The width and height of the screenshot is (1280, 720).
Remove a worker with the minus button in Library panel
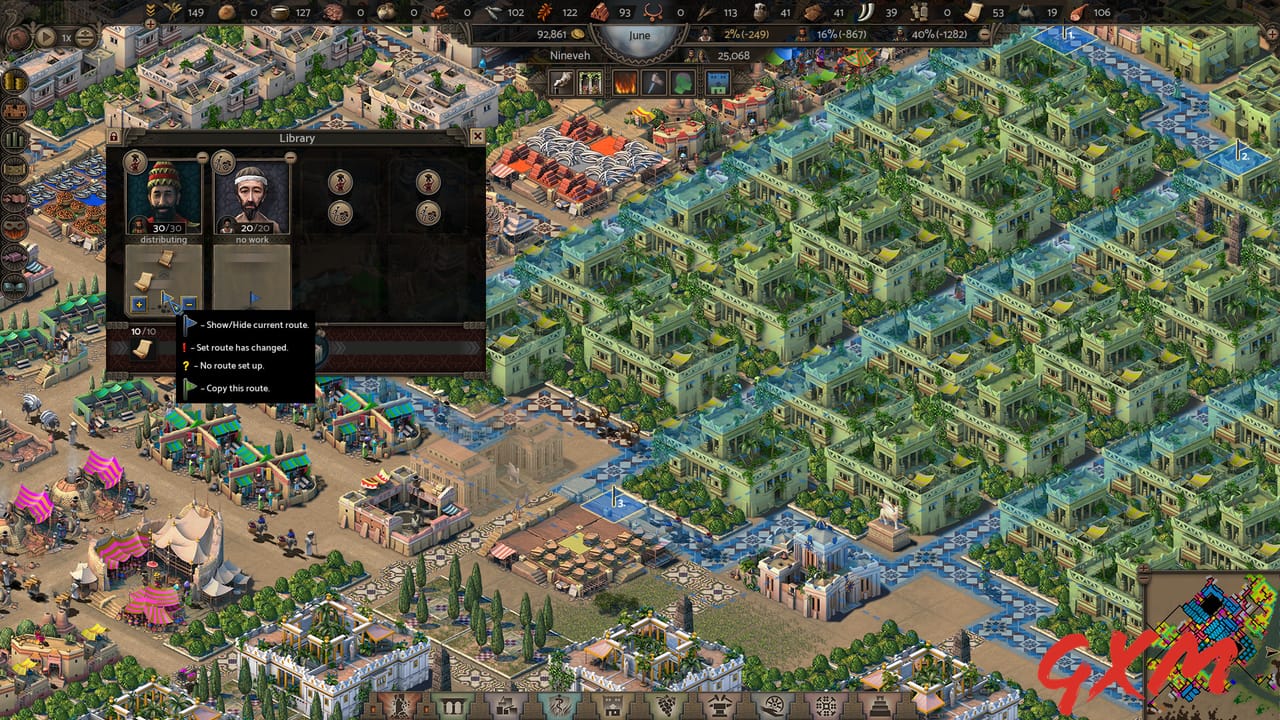189,303
